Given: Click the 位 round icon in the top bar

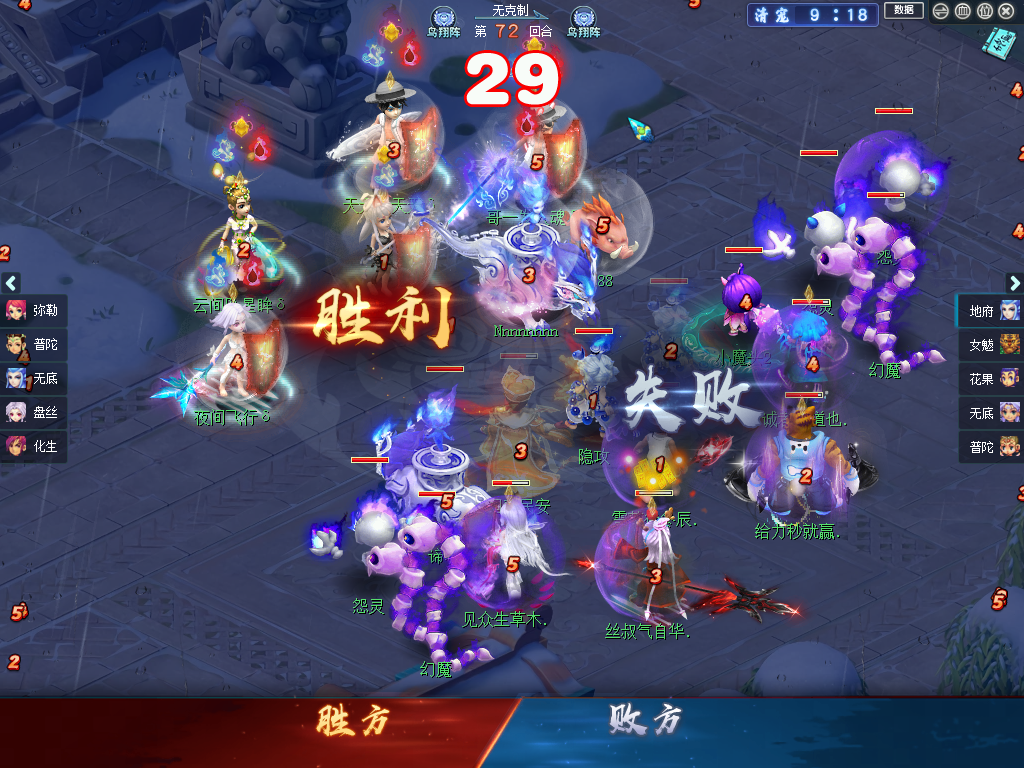Looking at the screenshot, I should [x=984, y=11].
